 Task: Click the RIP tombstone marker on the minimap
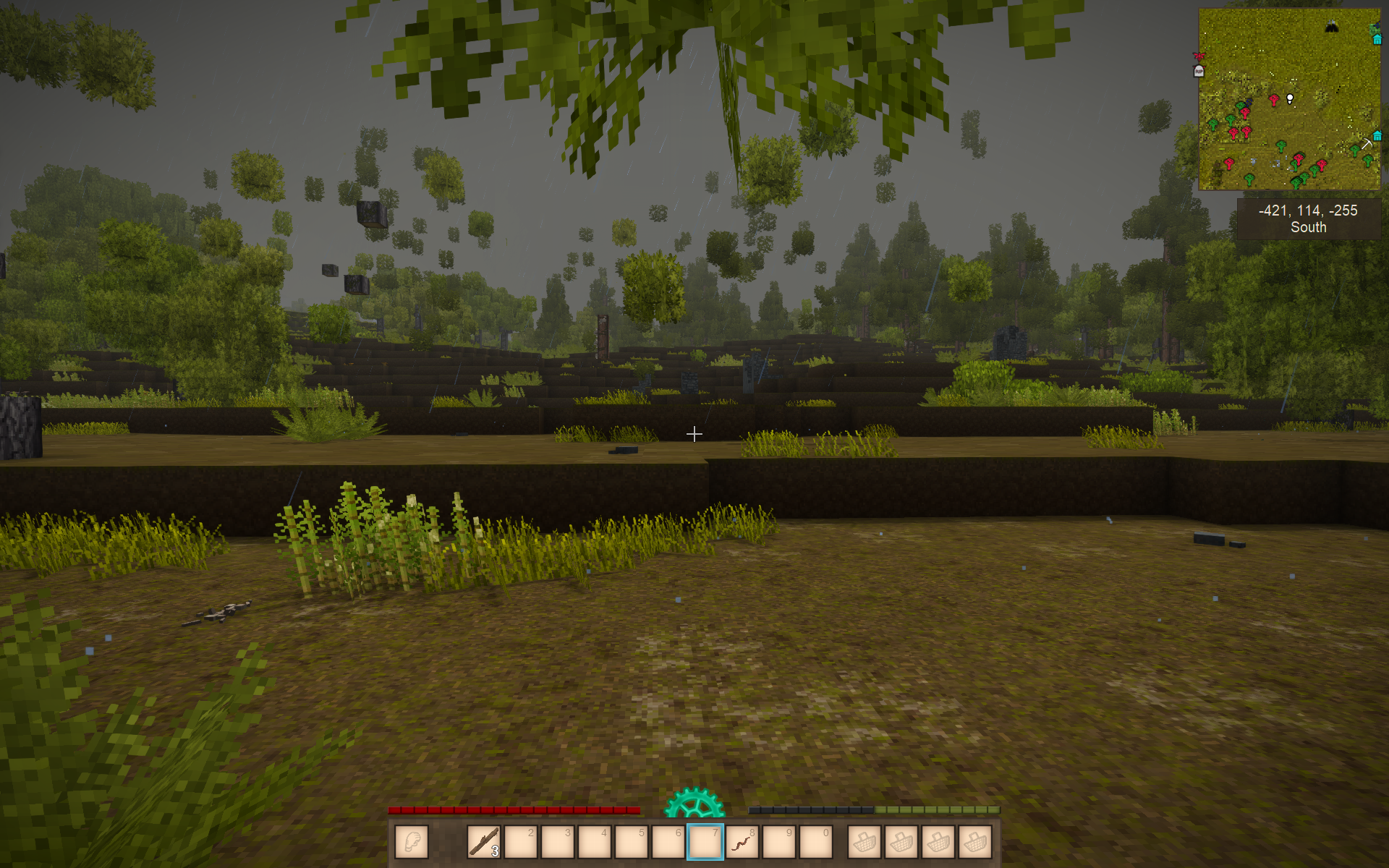pyautogui.click(x=1199, y=71)
